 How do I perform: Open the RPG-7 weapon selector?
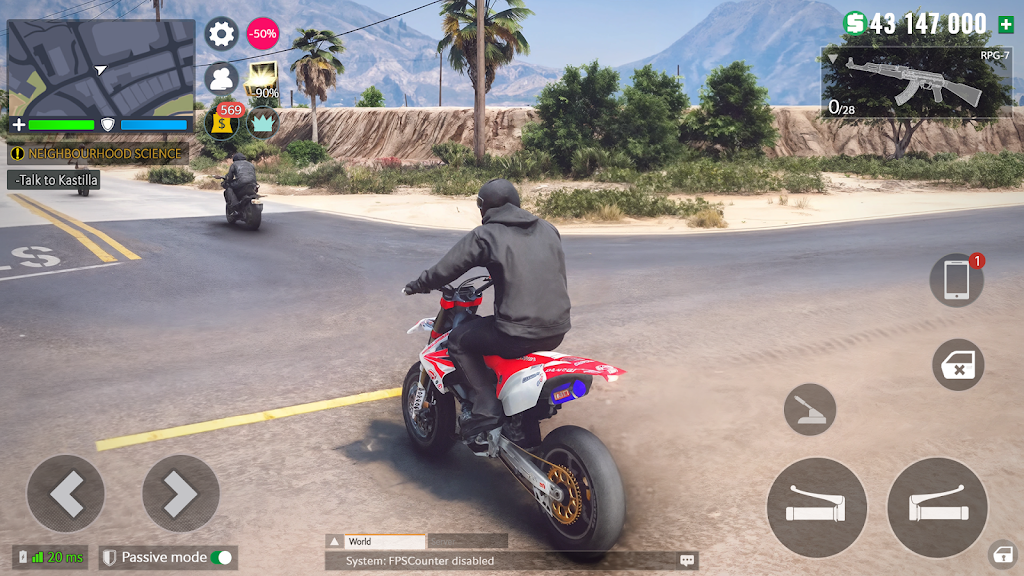pos(916,83)
